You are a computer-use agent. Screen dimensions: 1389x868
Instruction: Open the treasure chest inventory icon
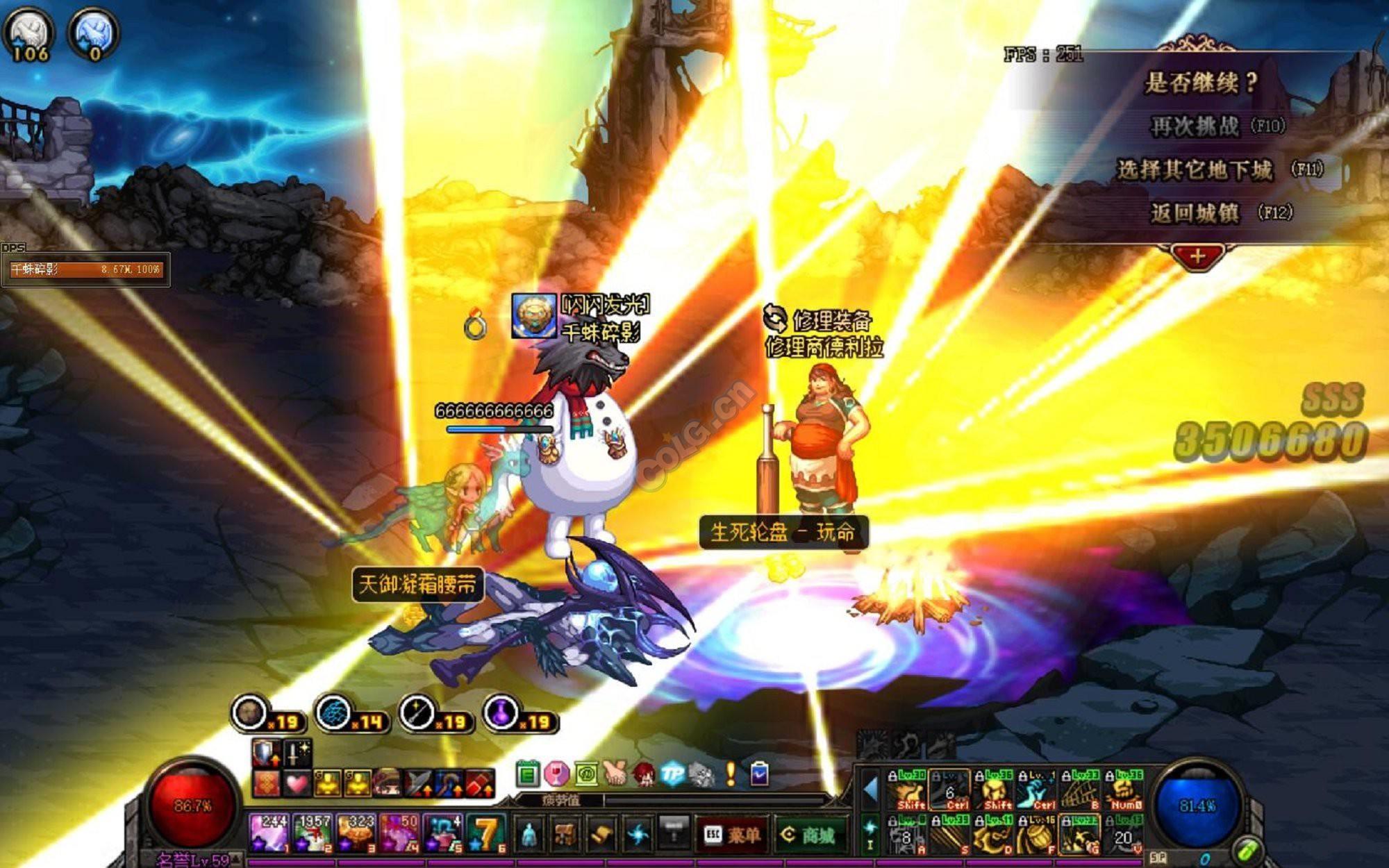tap(565, 834)
